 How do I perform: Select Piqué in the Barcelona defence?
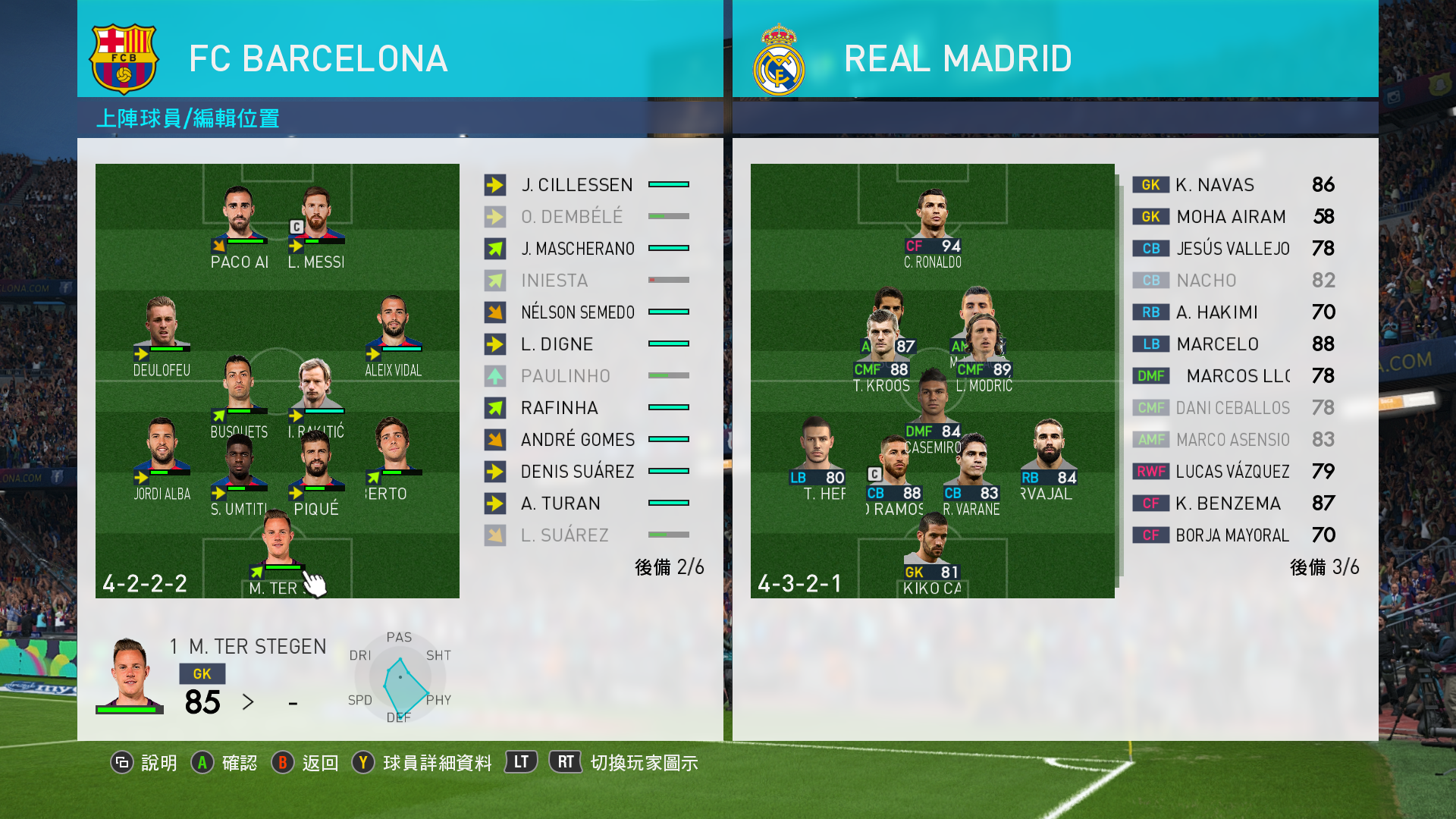(316, 472)
